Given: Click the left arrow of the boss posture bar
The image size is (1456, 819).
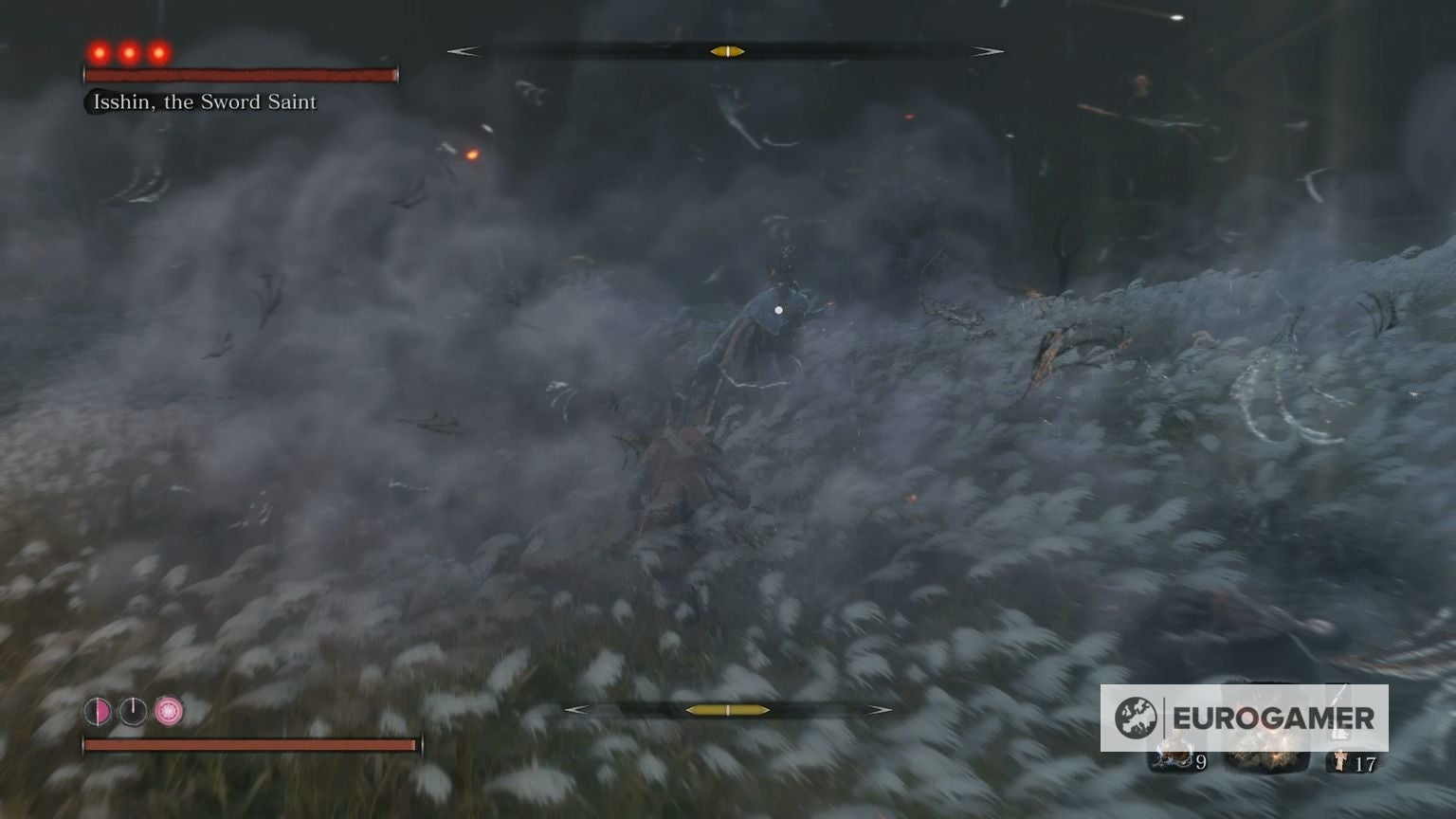Looking at the screenshot, I should point(464,51).
